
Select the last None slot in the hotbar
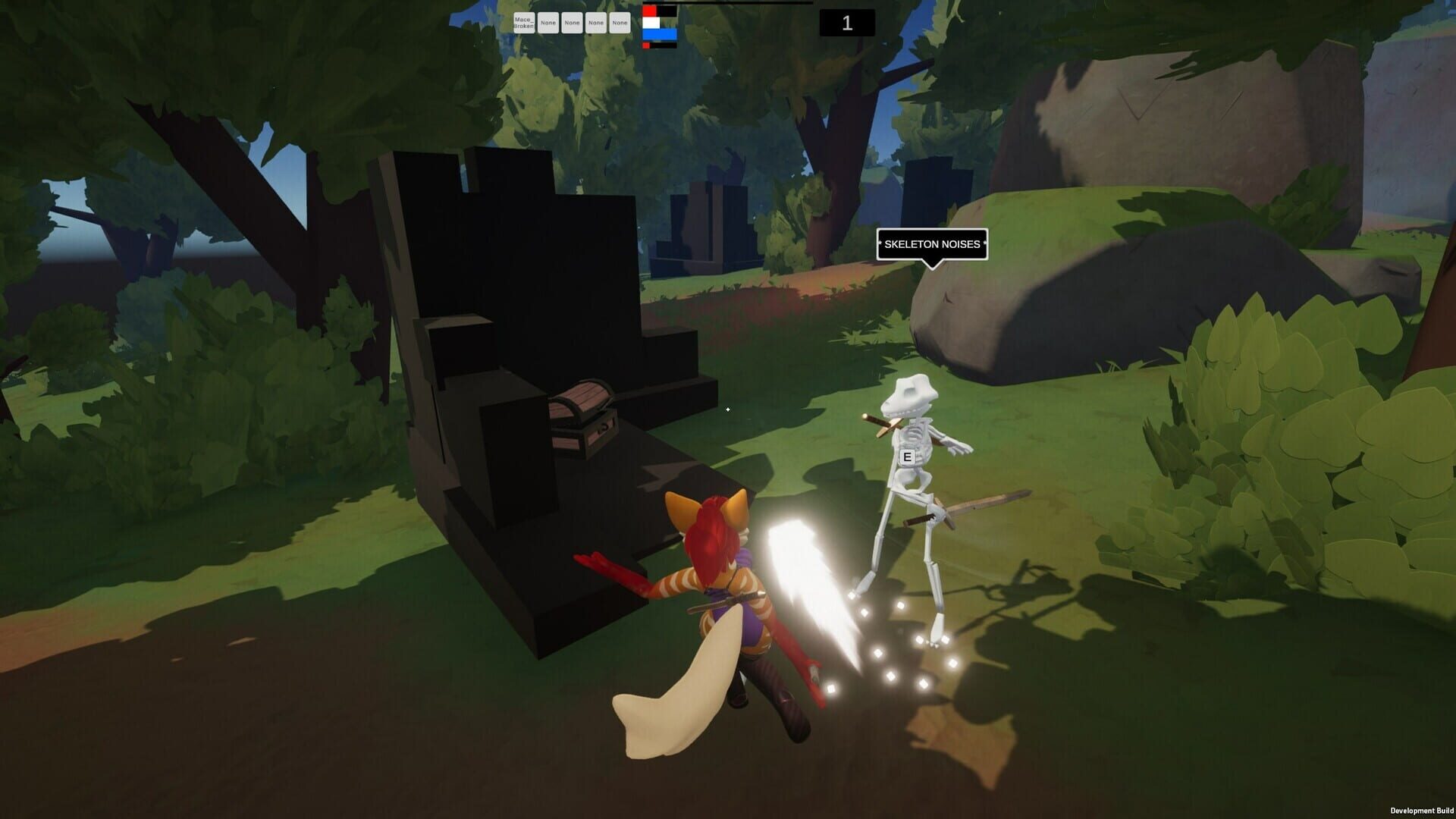click(619, 23)
